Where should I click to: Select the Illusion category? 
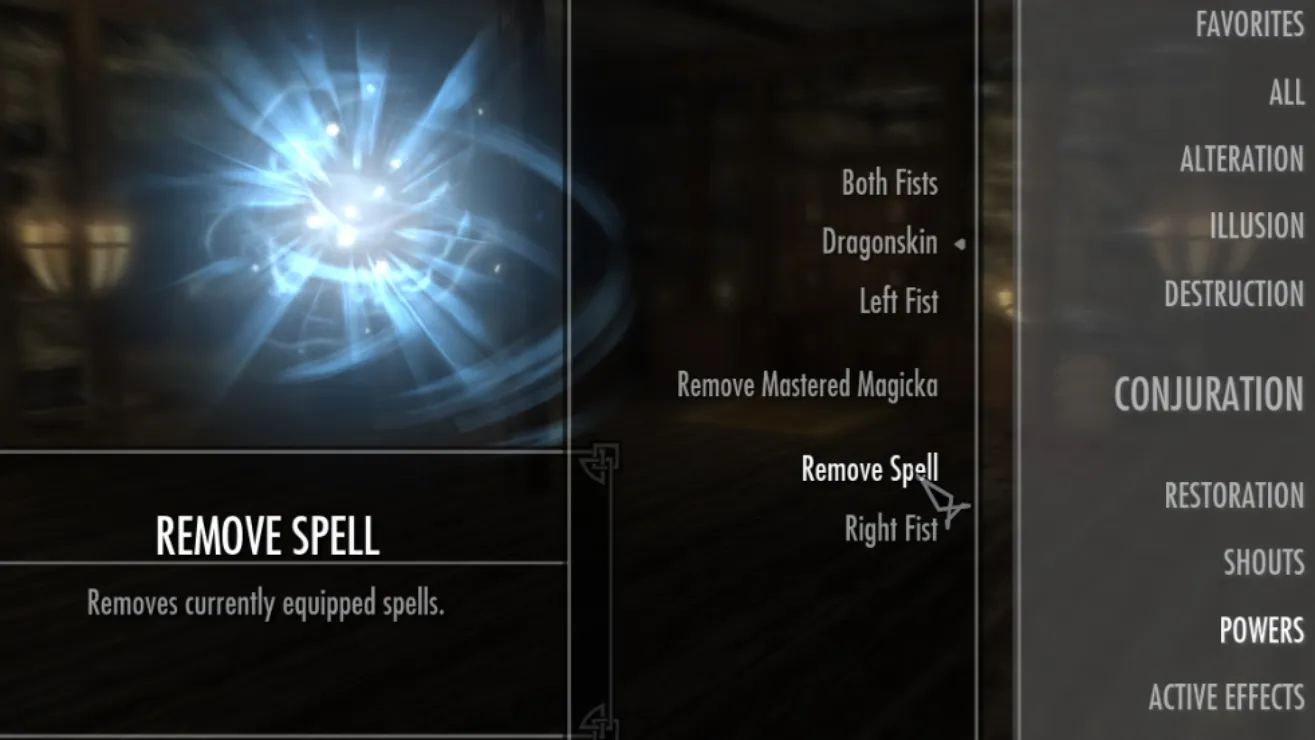click(1256, 226)
